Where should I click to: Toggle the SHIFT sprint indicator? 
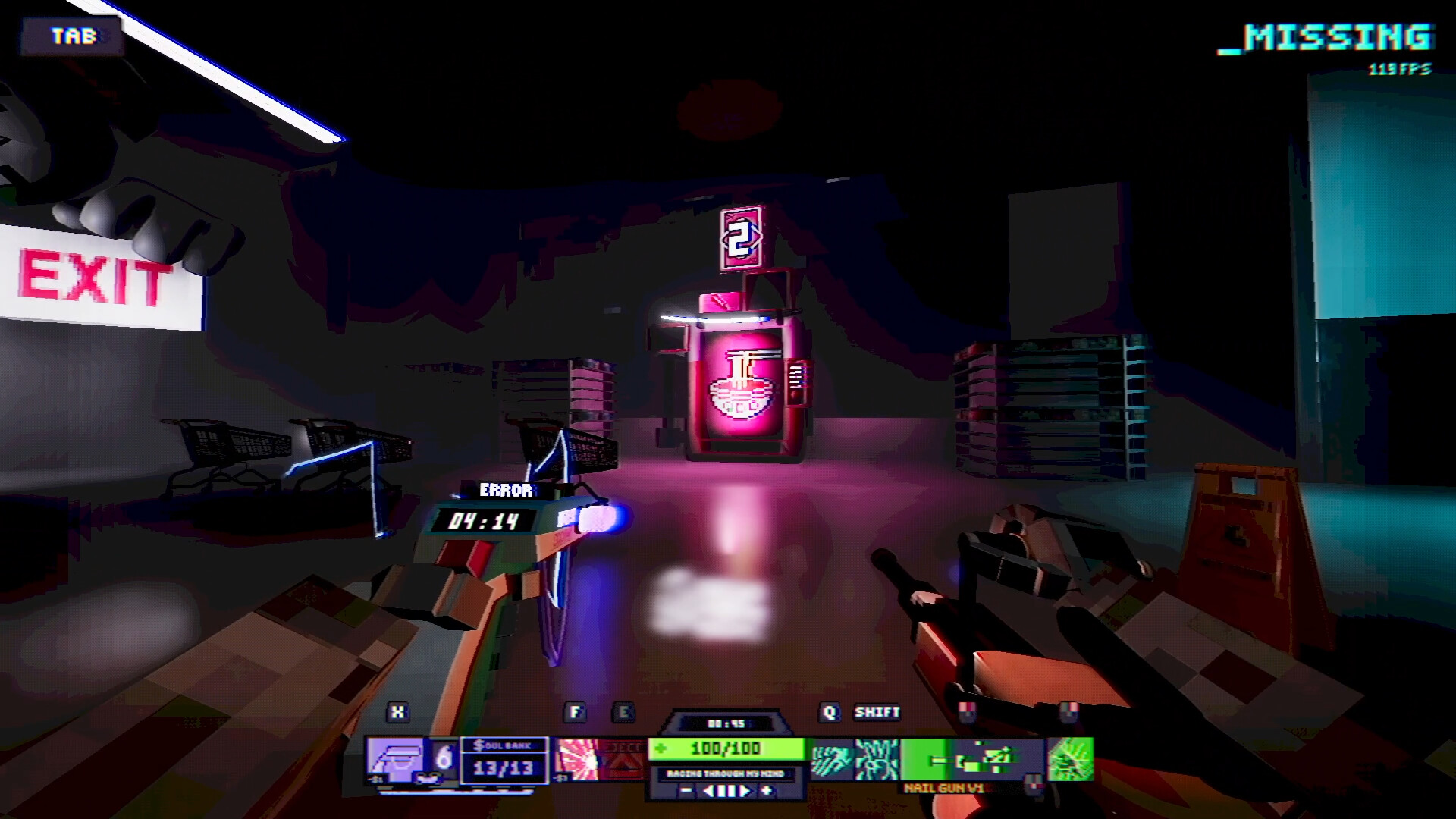(x=877, y=712)
